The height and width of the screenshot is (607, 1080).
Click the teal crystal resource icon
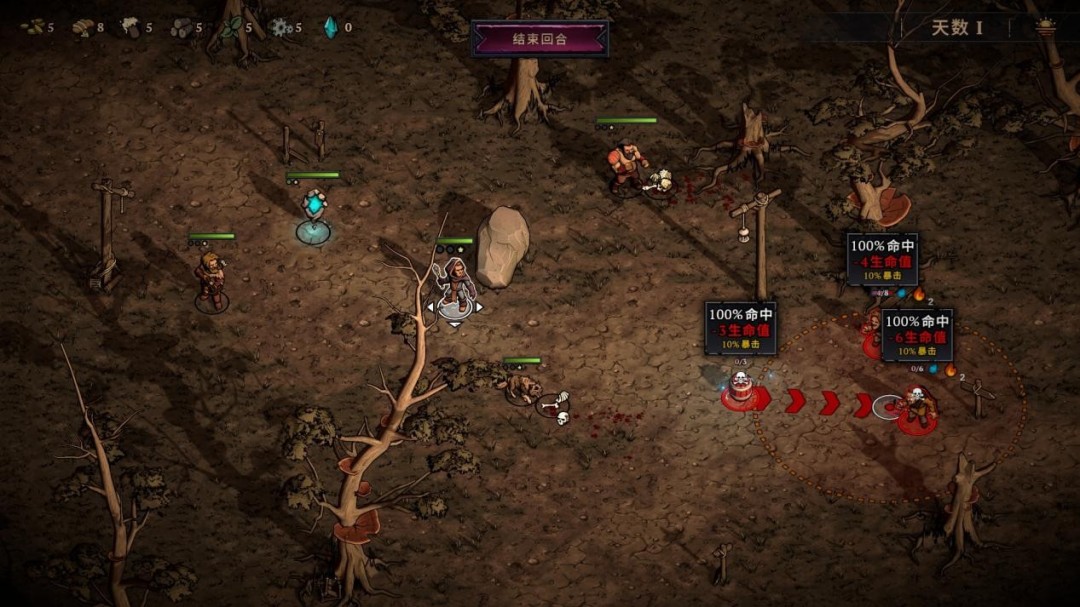[330, 27]
